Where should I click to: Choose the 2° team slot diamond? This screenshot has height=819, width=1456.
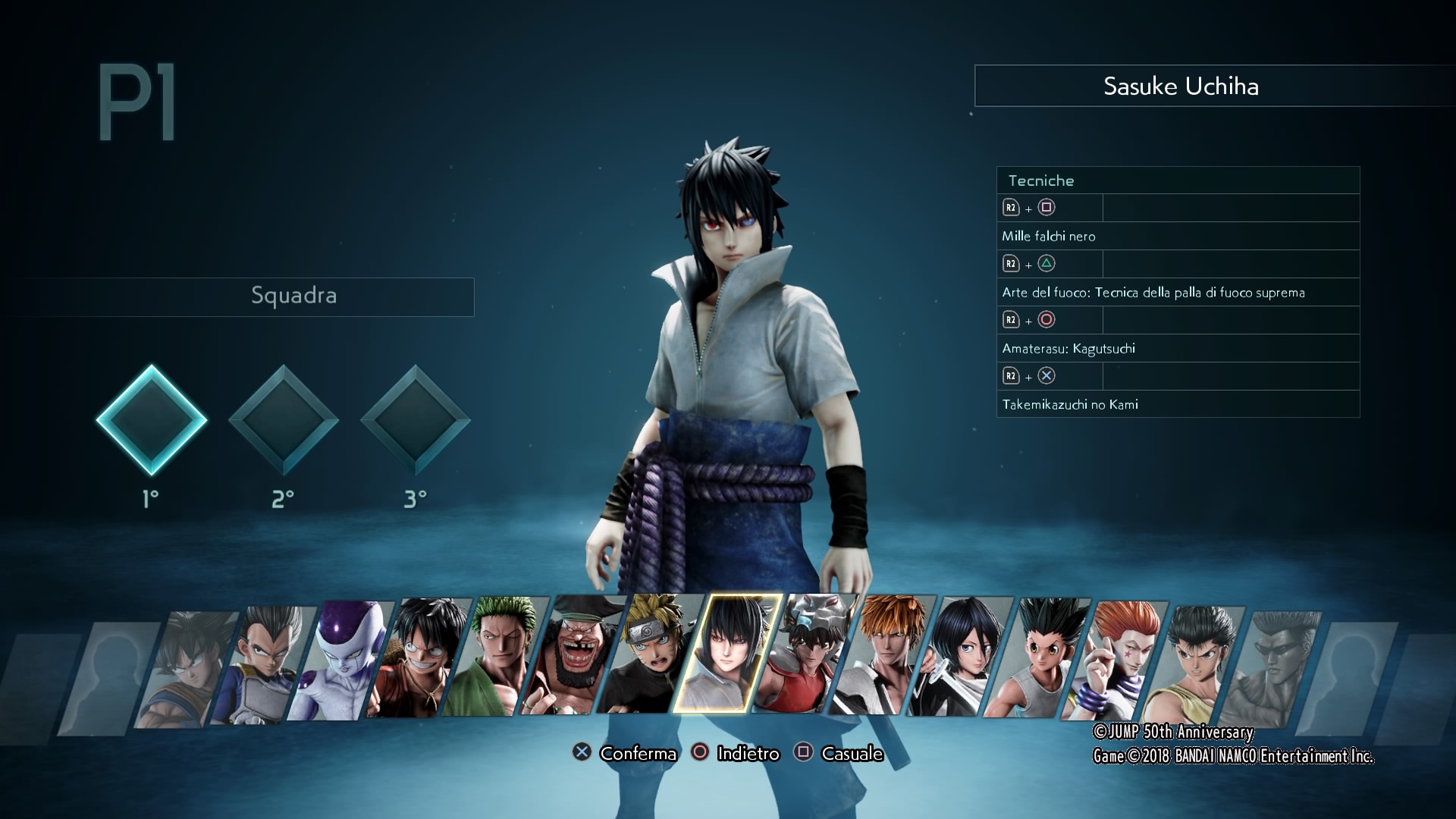[x=284, y=420]
